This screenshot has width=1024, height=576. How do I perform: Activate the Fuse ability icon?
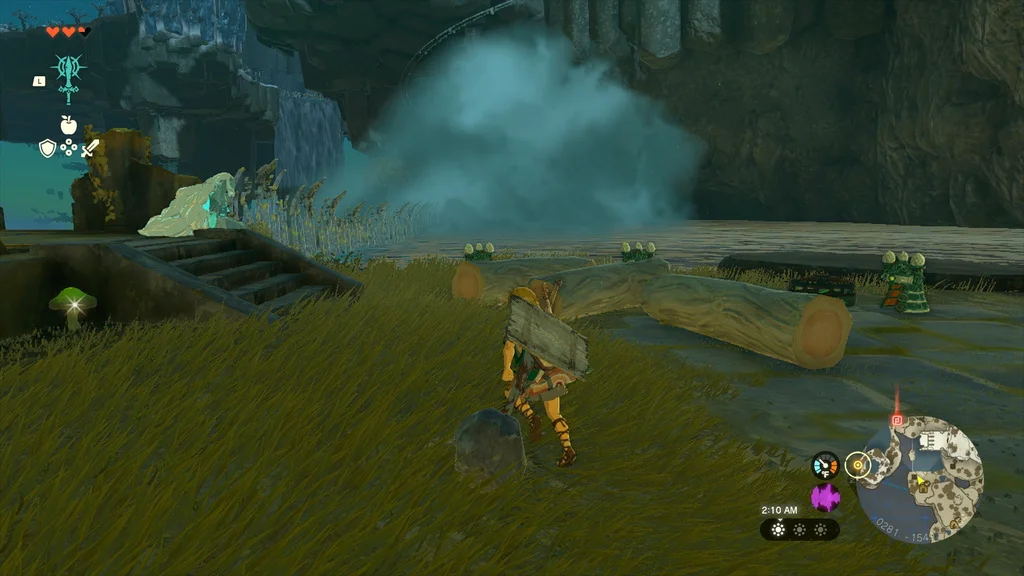click(x=69, y=77)
